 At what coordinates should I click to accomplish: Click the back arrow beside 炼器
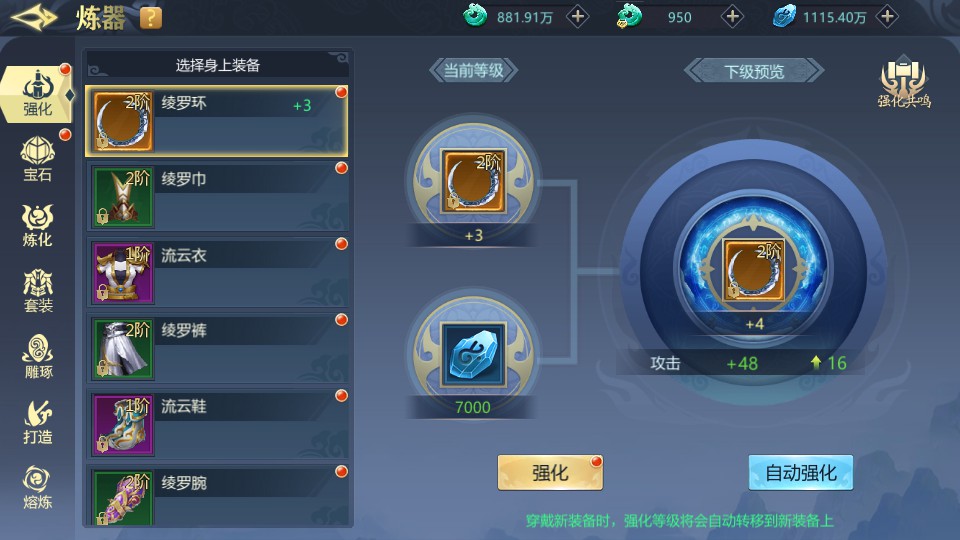click(x=34, y=17)
